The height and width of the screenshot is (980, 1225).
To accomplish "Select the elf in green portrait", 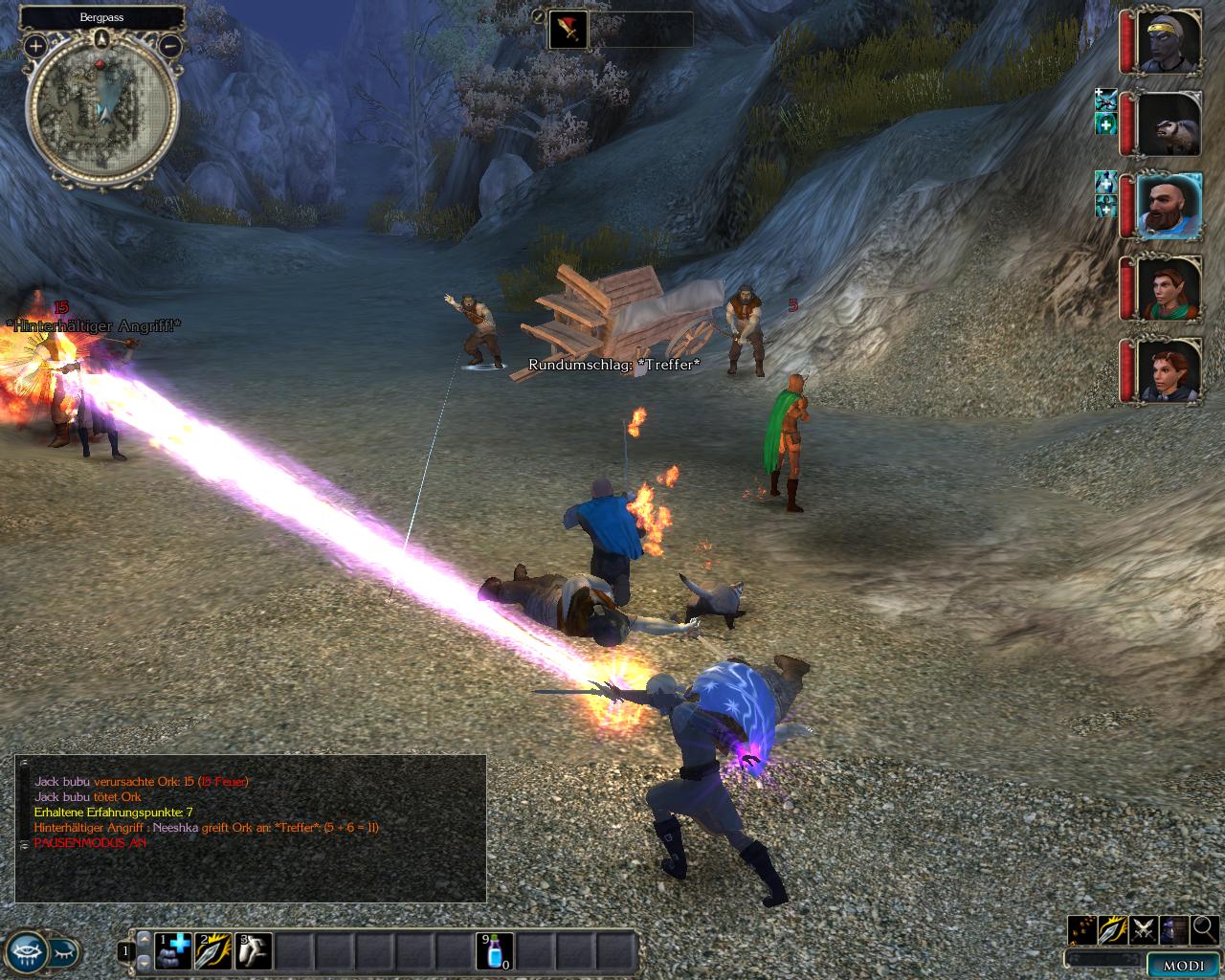I will (1169, 288).
